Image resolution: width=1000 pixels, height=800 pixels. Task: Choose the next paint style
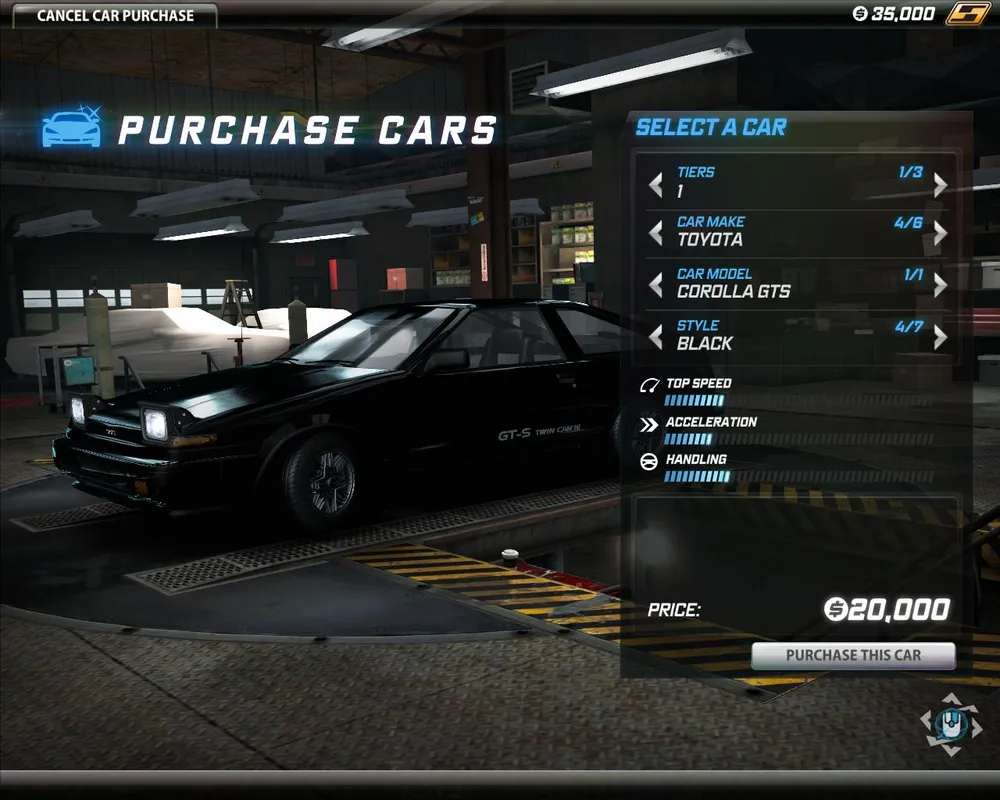[x=940, y=337]
